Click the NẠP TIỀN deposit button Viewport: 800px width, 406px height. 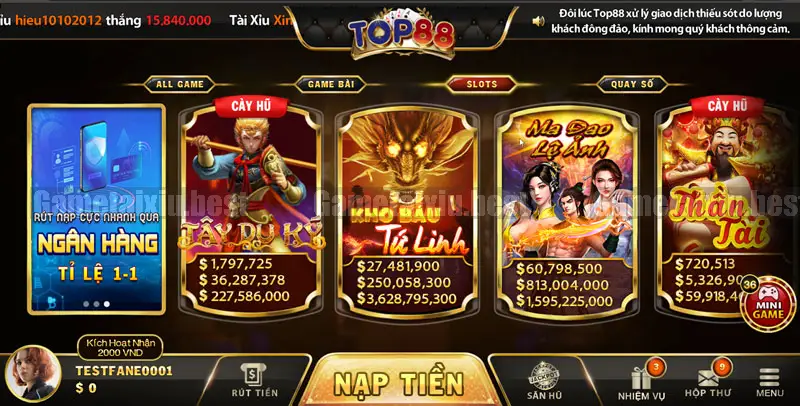[x=398, y=382]
